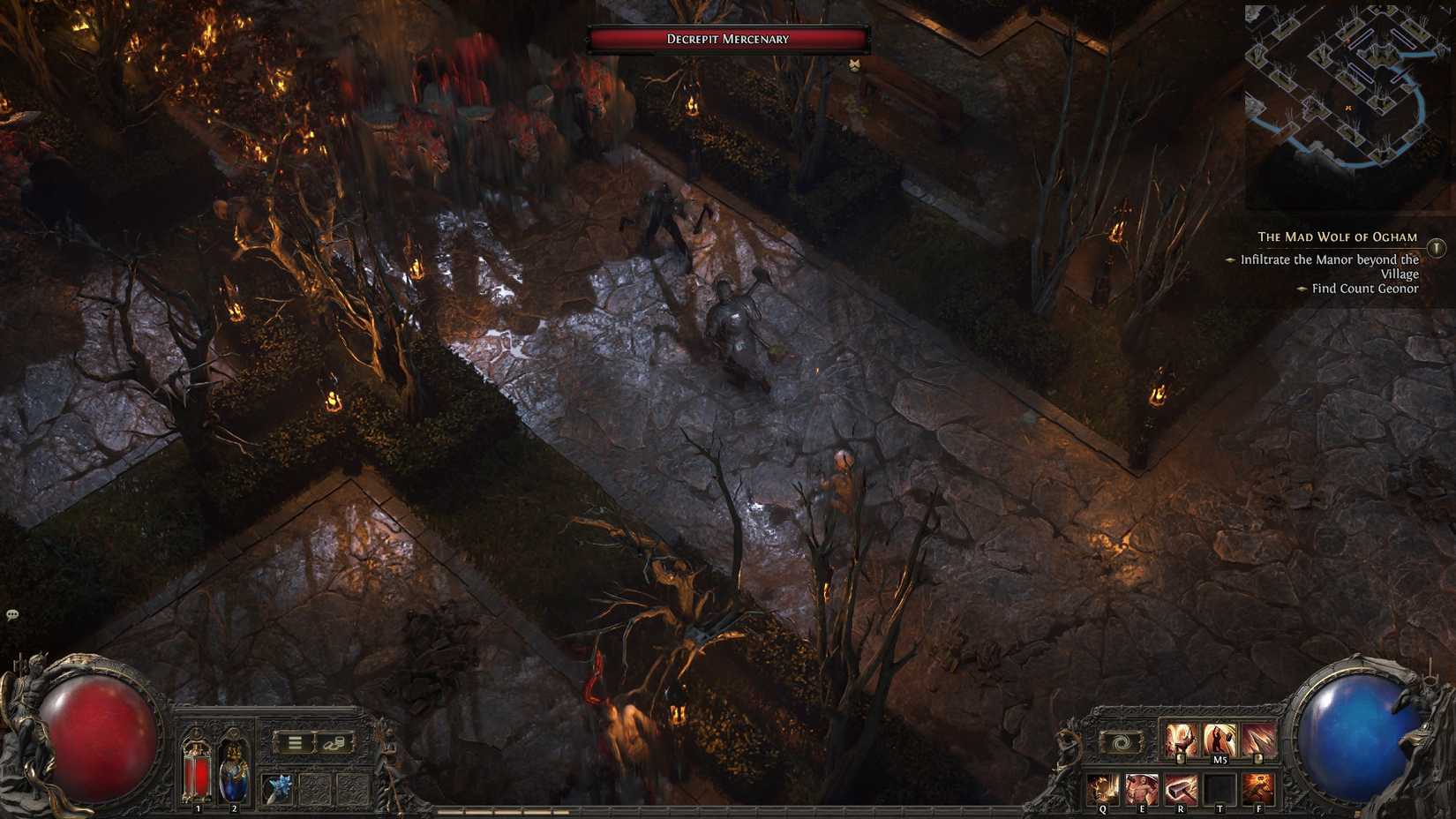Click the fiery strike skill bound to Q

tap(1101, 787)
